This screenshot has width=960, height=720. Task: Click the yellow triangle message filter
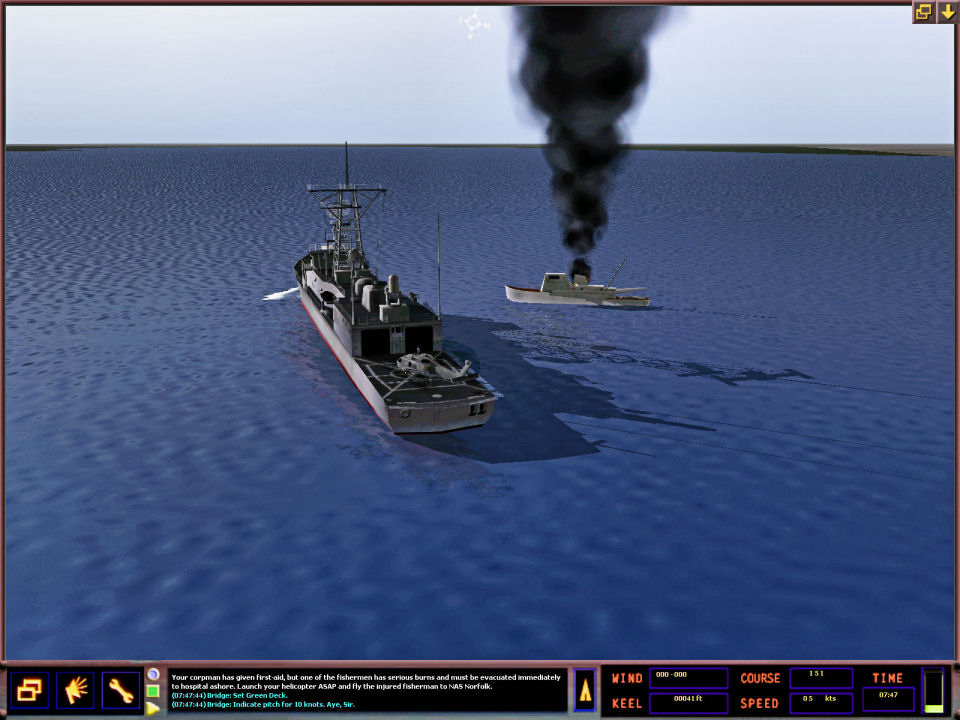click(153, 708)
